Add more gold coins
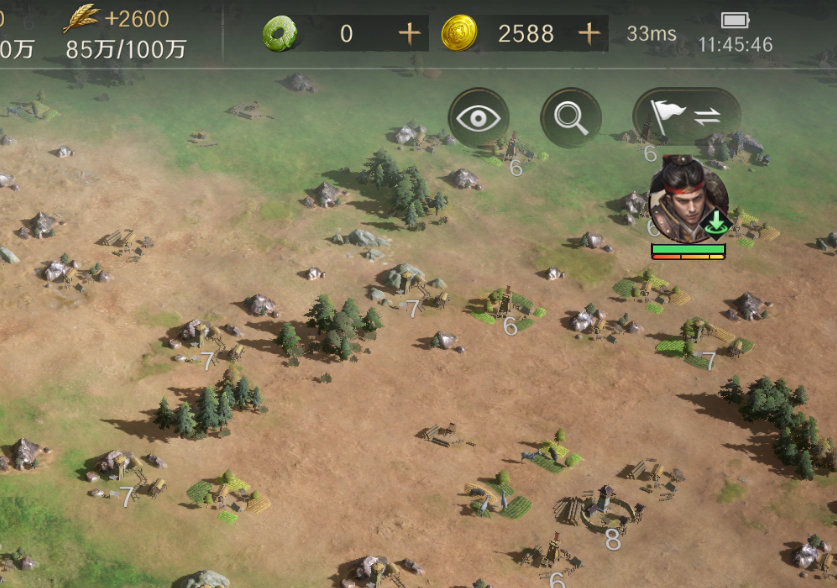Viewport: 837px width, 588px height. tap(589, 34)
